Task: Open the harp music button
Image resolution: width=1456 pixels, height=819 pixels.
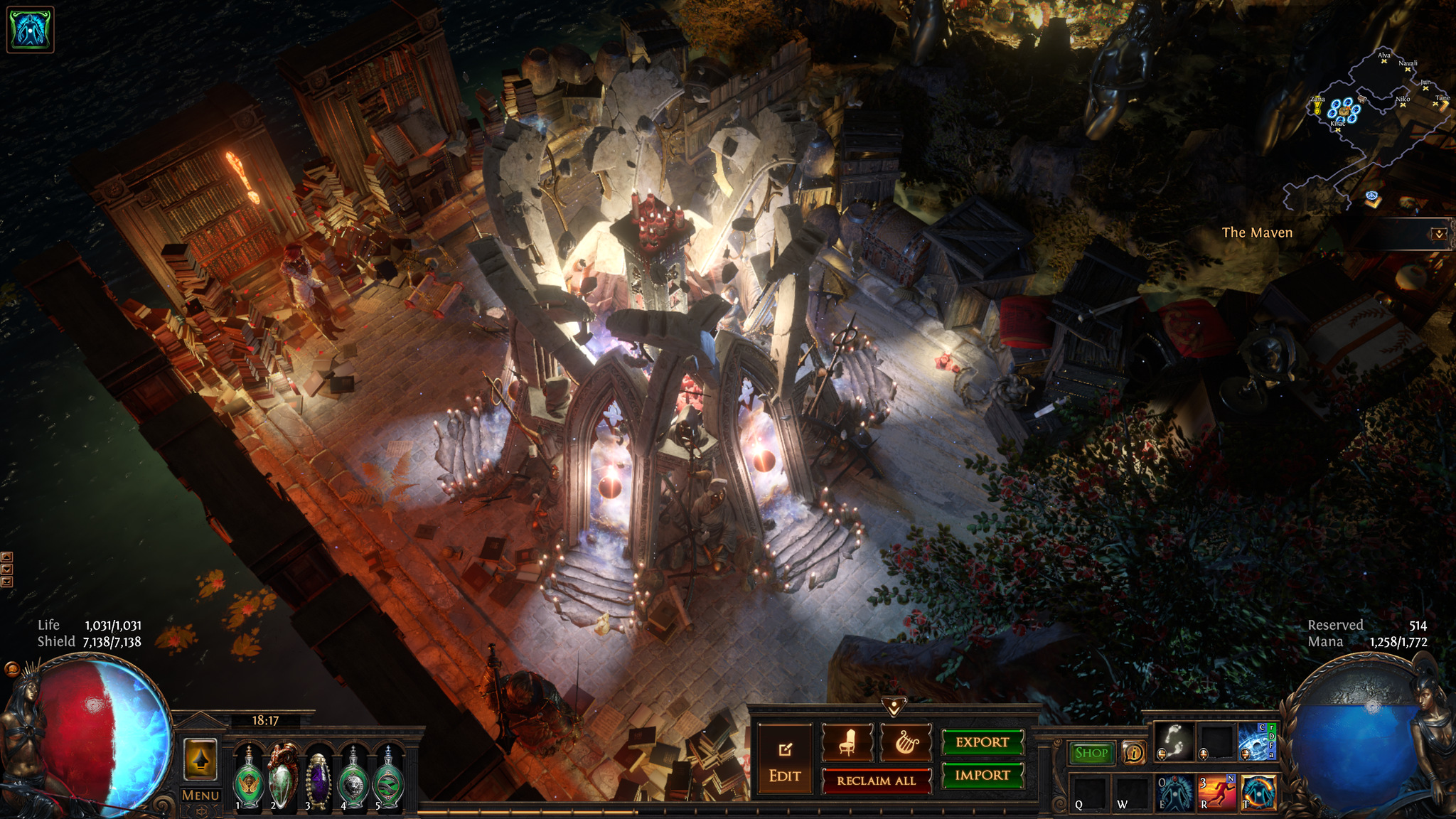Action: 906,743
